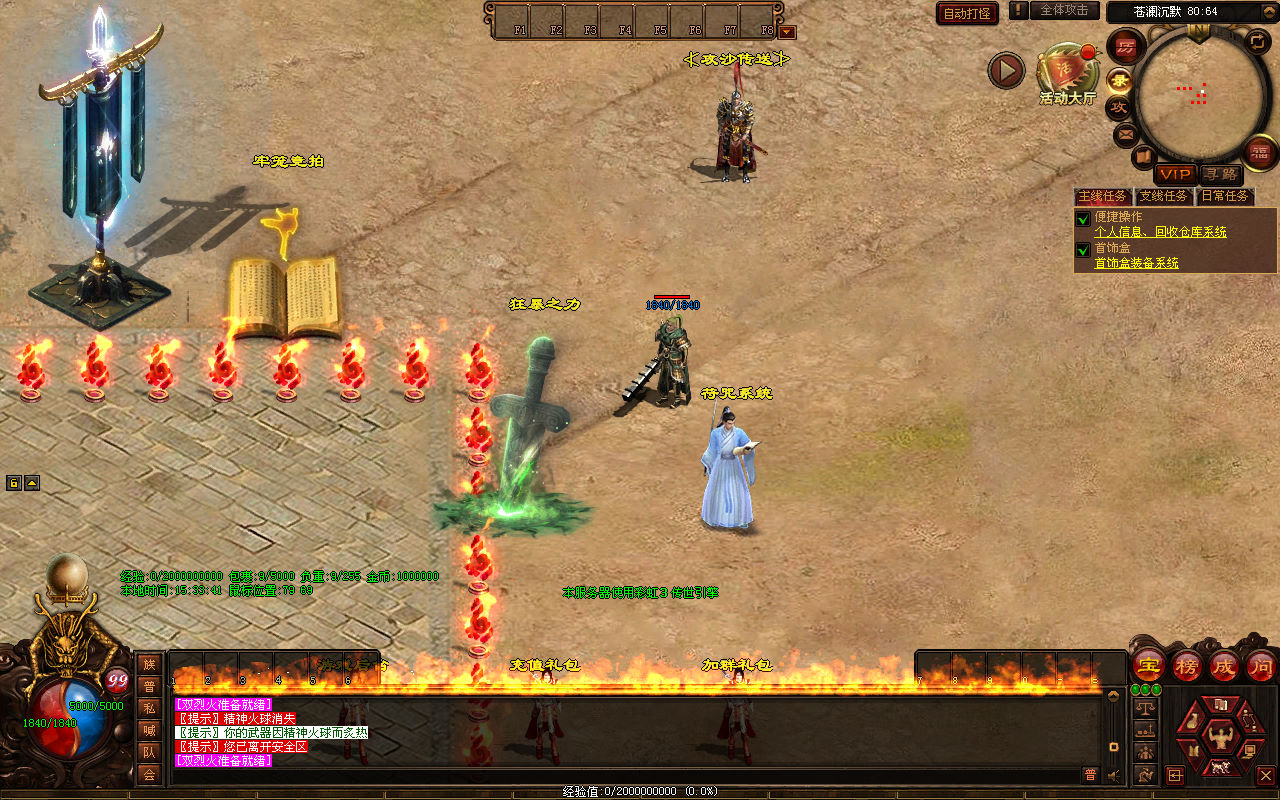Select the 队 team chat channel
This screenshot has height=800, width=1280.
tap(149, 752)
